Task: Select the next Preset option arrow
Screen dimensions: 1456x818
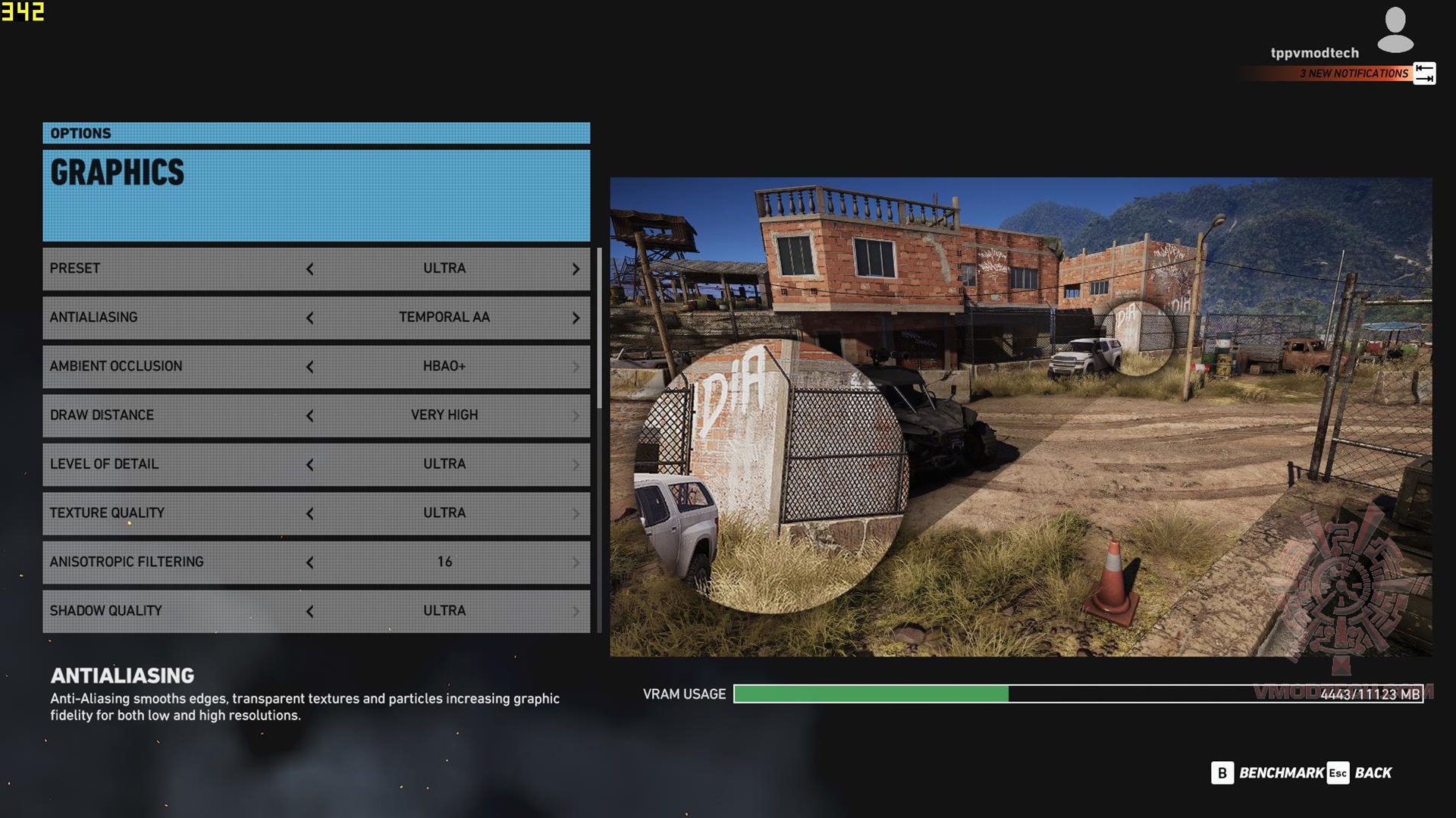Action: tap(576, 269)
